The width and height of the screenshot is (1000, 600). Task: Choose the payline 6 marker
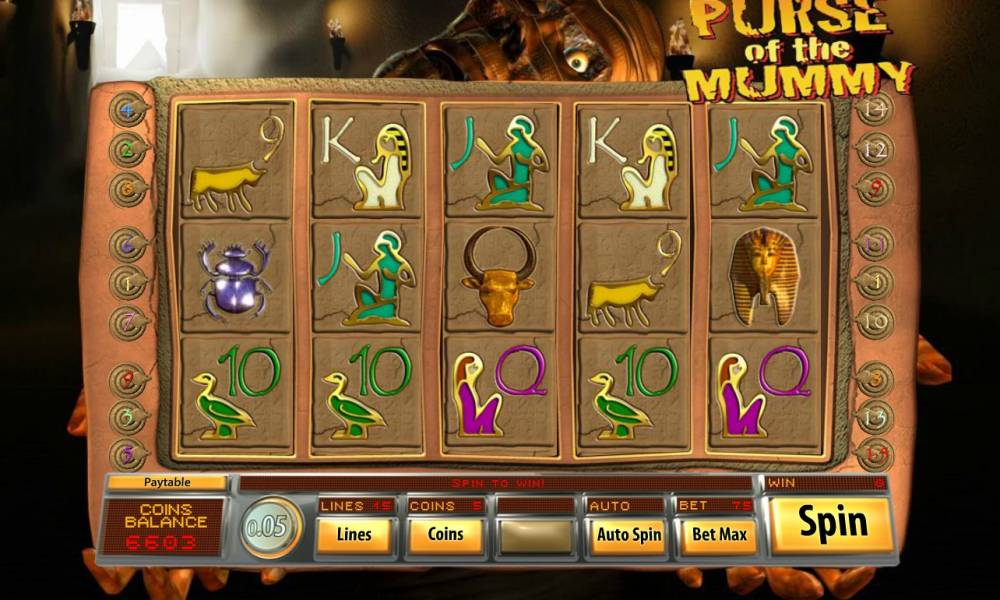coord(128,243)
